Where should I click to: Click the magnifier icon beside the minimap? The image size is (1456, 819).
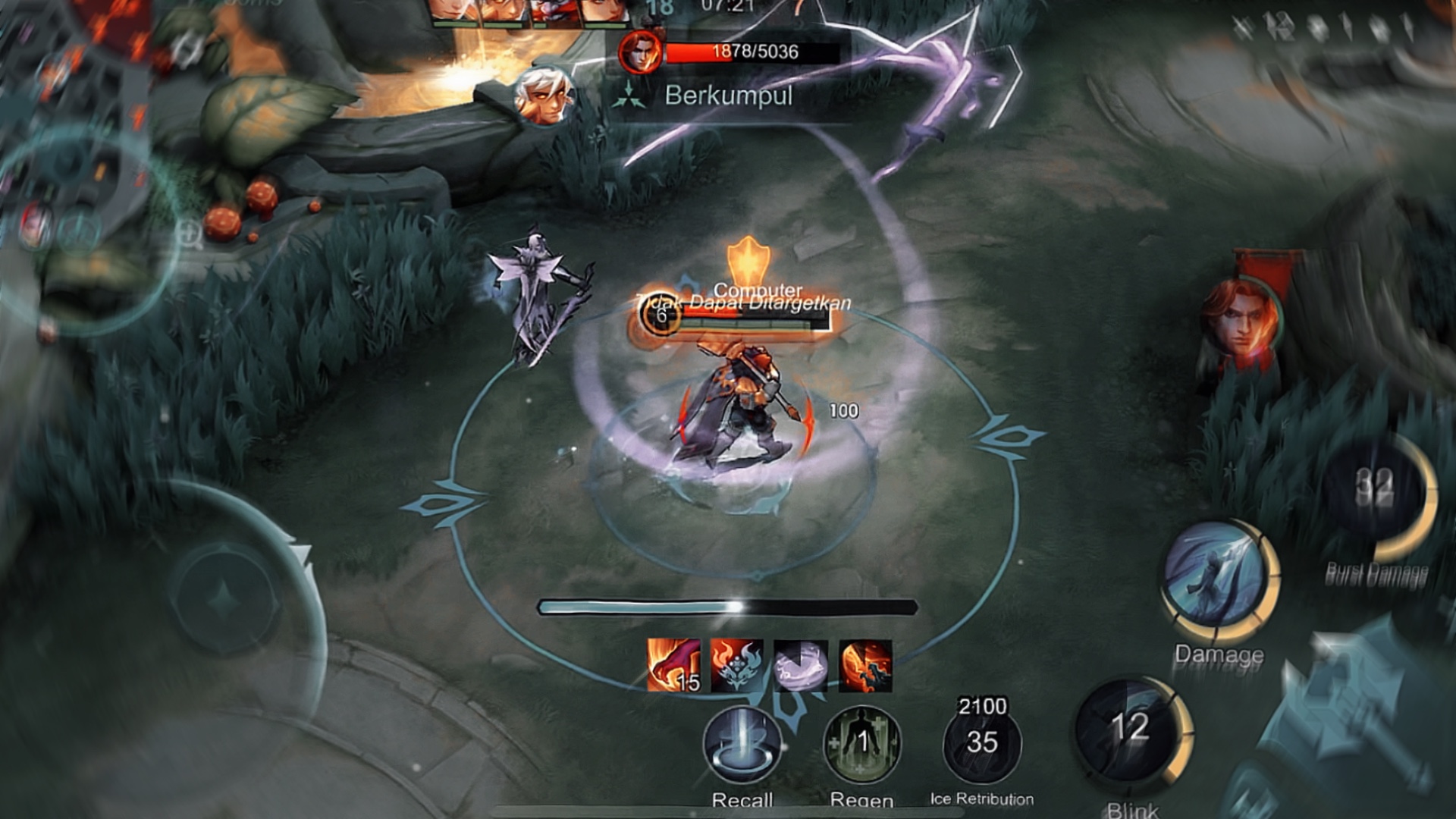pyautogui.click(x=190, y=236)
